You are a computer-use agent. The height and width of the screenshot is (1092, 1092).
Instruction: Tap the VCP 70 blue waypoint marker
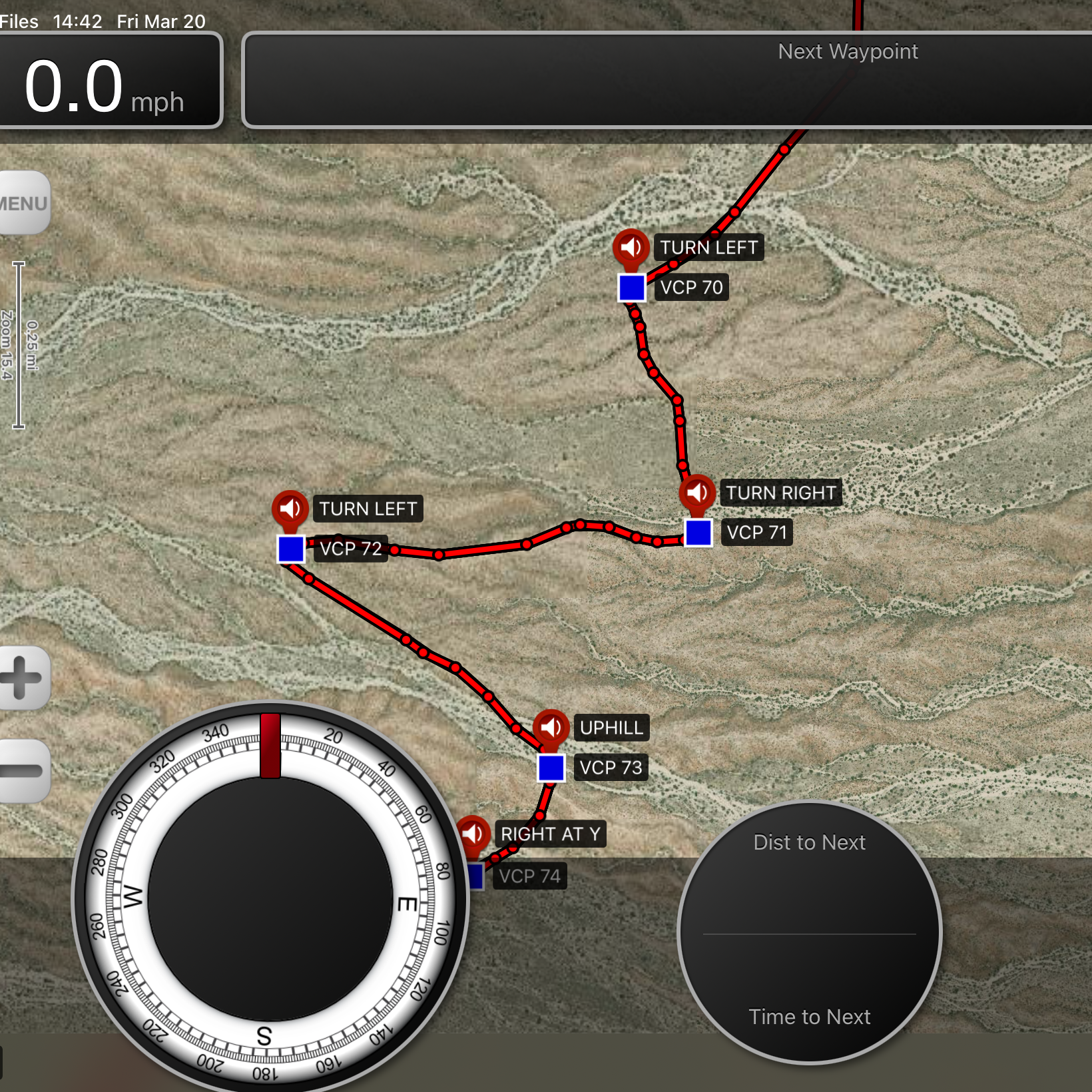click(631, 288)
